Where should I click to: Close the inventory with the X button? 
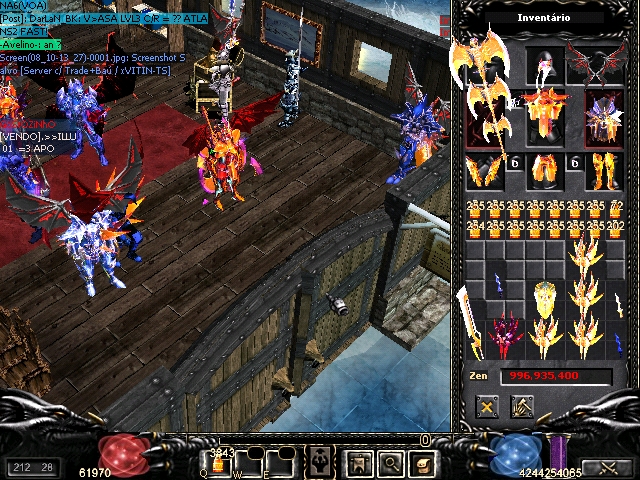click(487, 407)
